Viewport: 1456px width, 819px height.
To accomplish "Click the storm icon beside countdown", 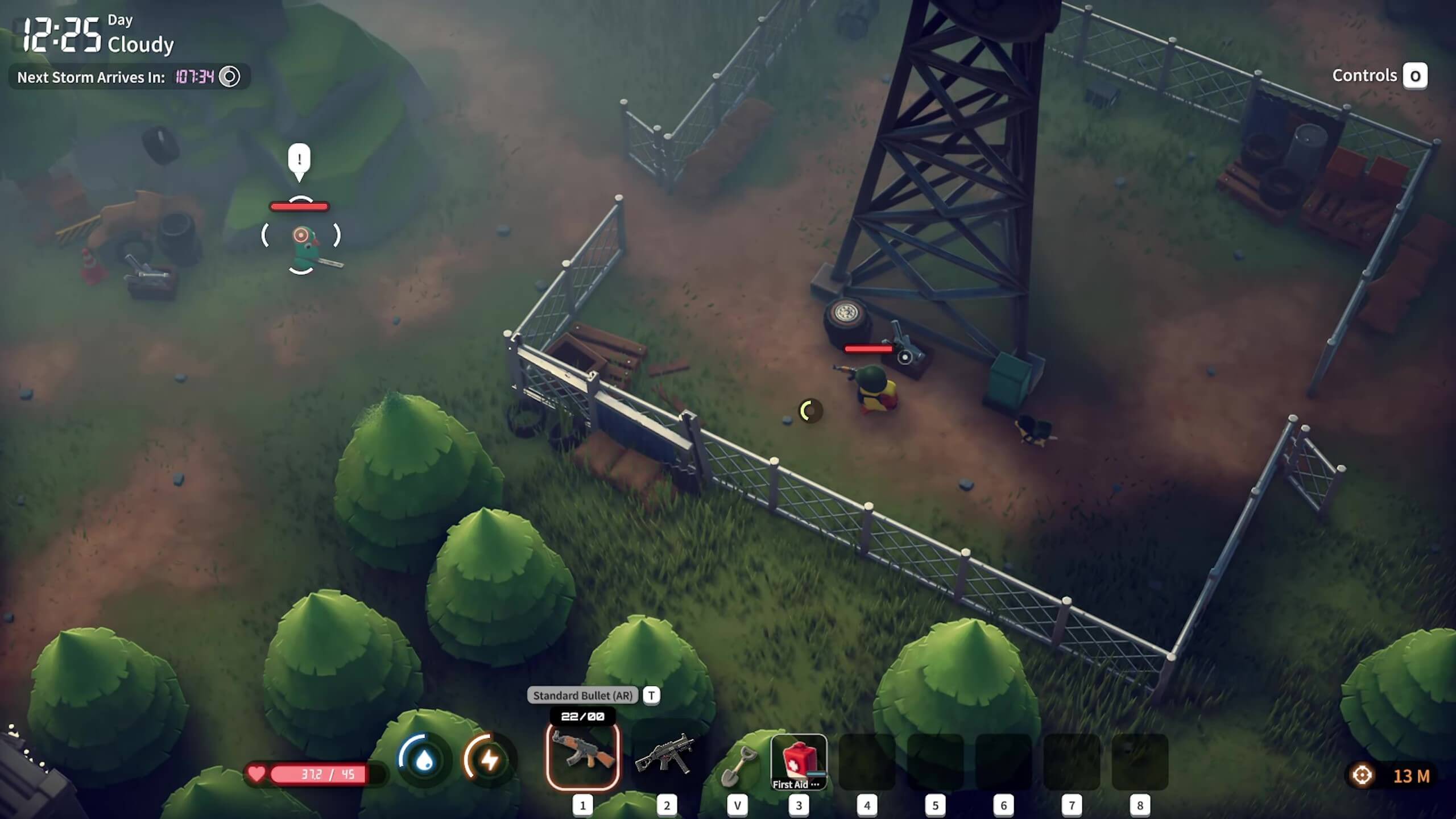I will click(230, 77).
